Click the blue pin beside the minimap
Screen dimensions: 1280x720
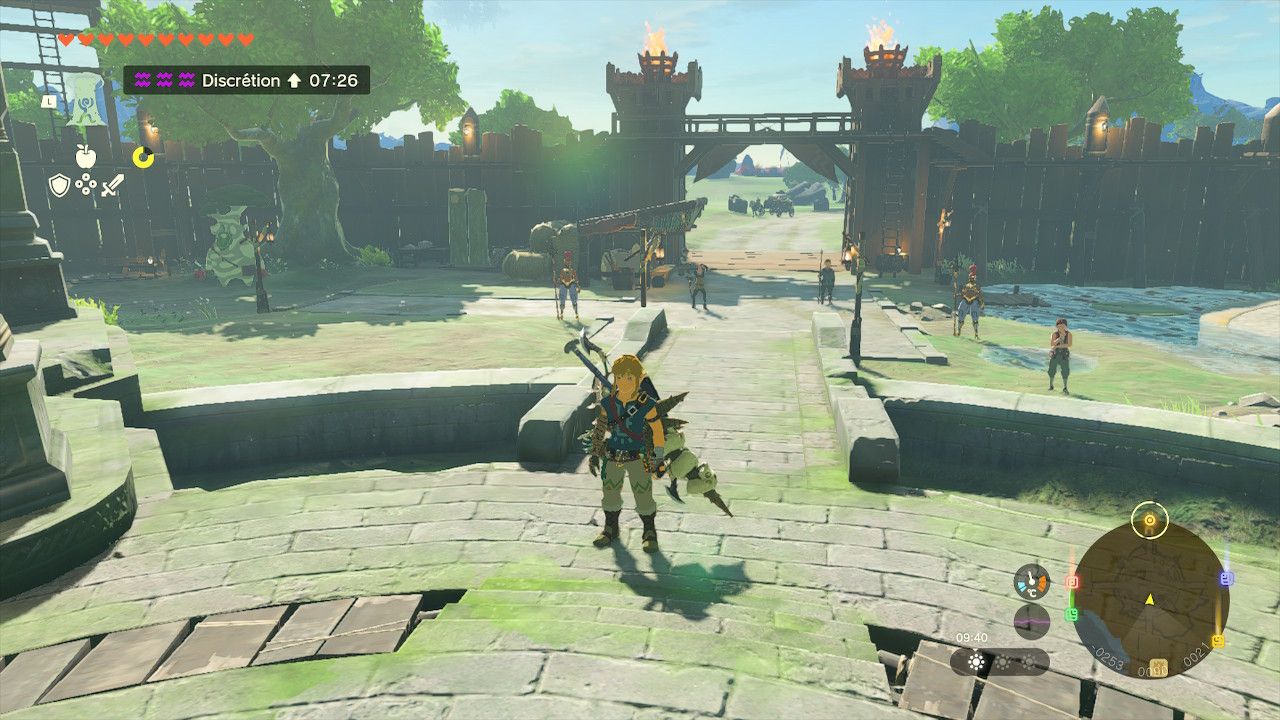pyautogui.click(x=1227, y=578)
